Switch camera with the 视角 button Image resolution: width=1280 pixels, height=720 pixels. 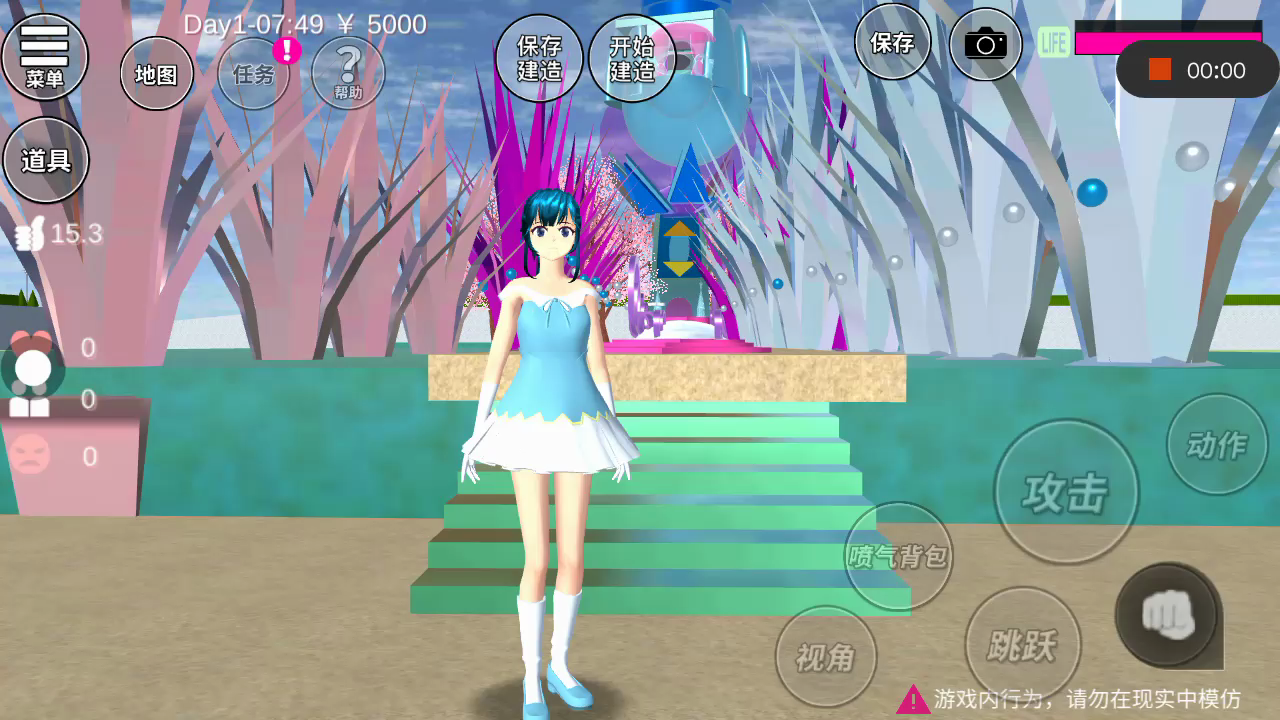(826, 656)
